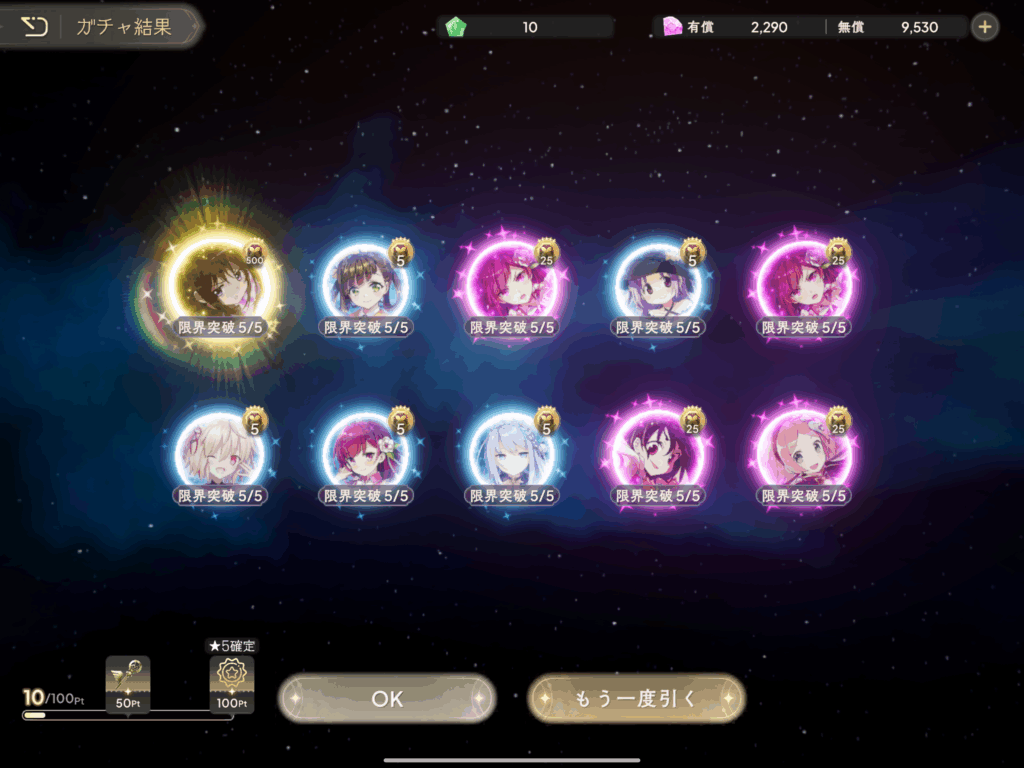The image size is (1024, 768).
Task: Select the black-cap purple-haired character result
Action: pyautogui.click(x=657, y=287)
